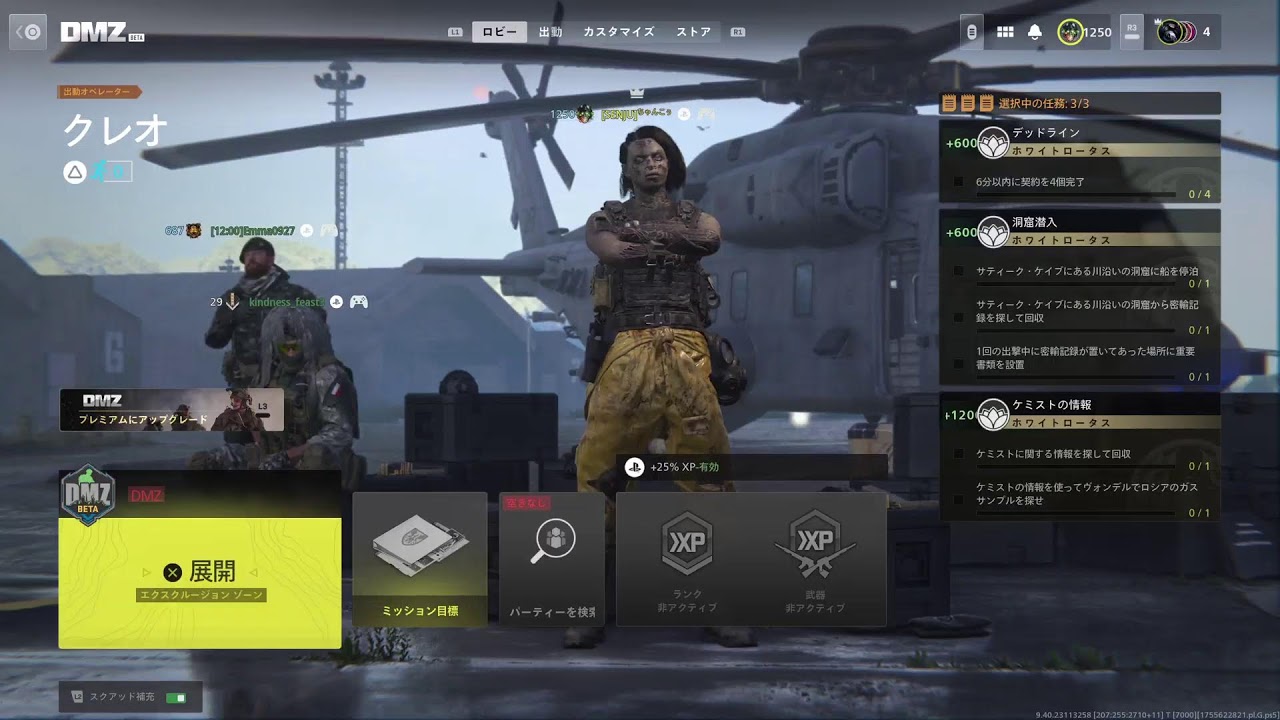1280x720 pixels.
Task: Open the 出動 tab
Action: [x=550, y=32]
